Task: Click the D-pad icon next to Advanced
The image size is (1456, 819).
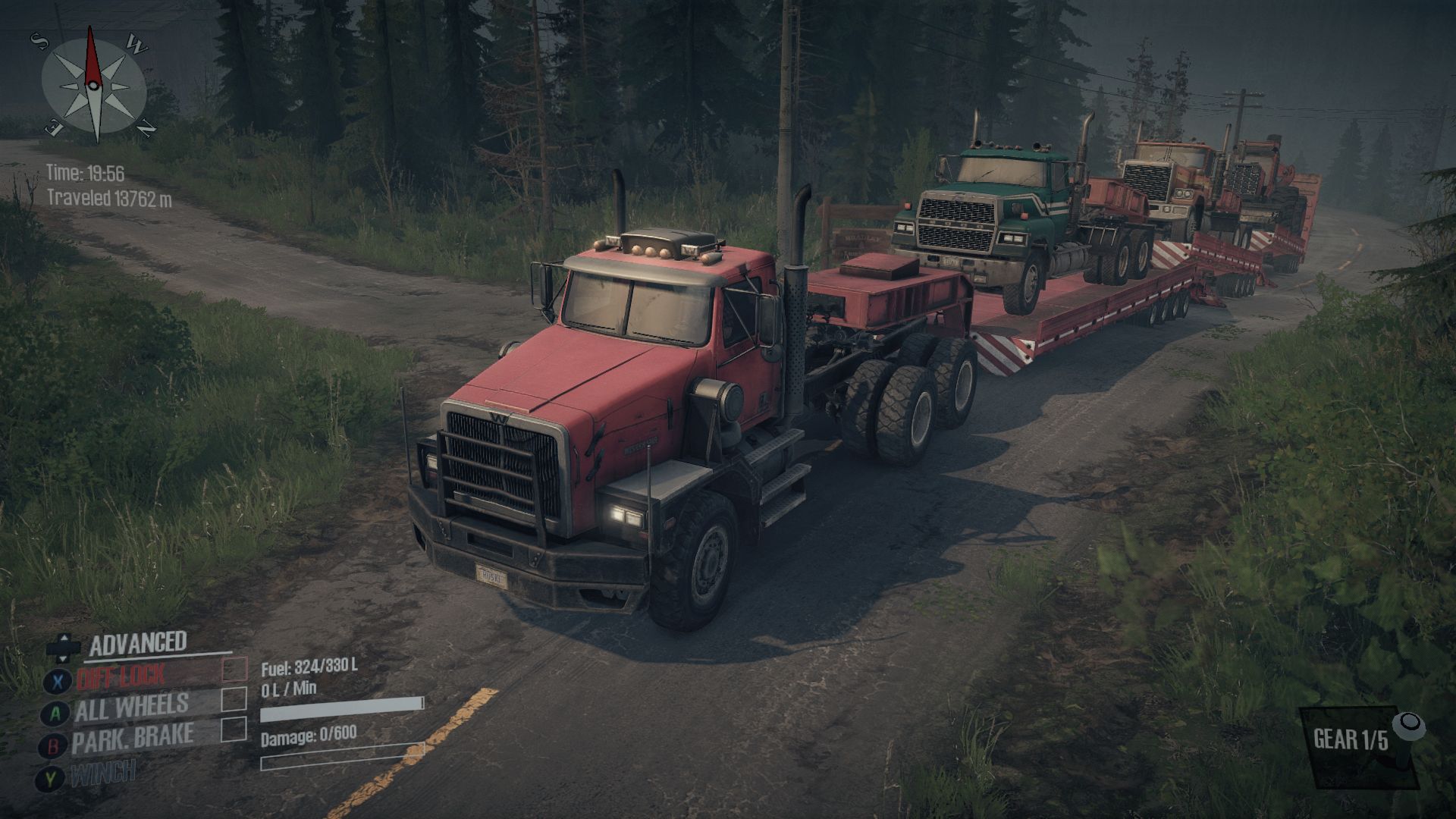Action: 64,647
